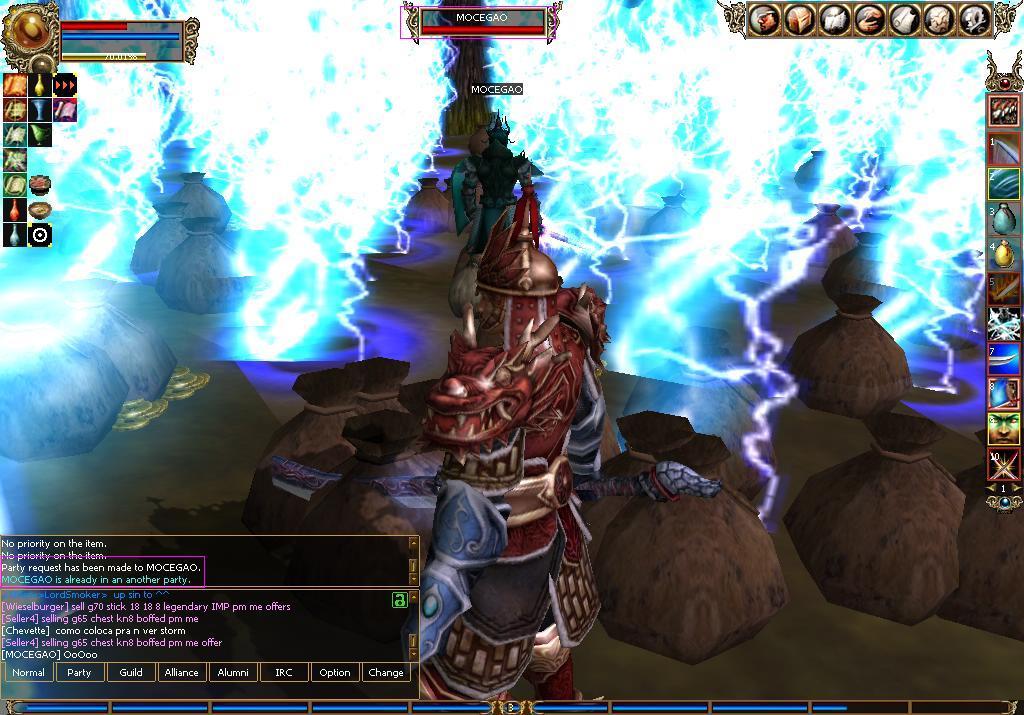Viewport: 1024px width, 715px height.
Task: Open chat Option settings
Action: coord(335,672)
